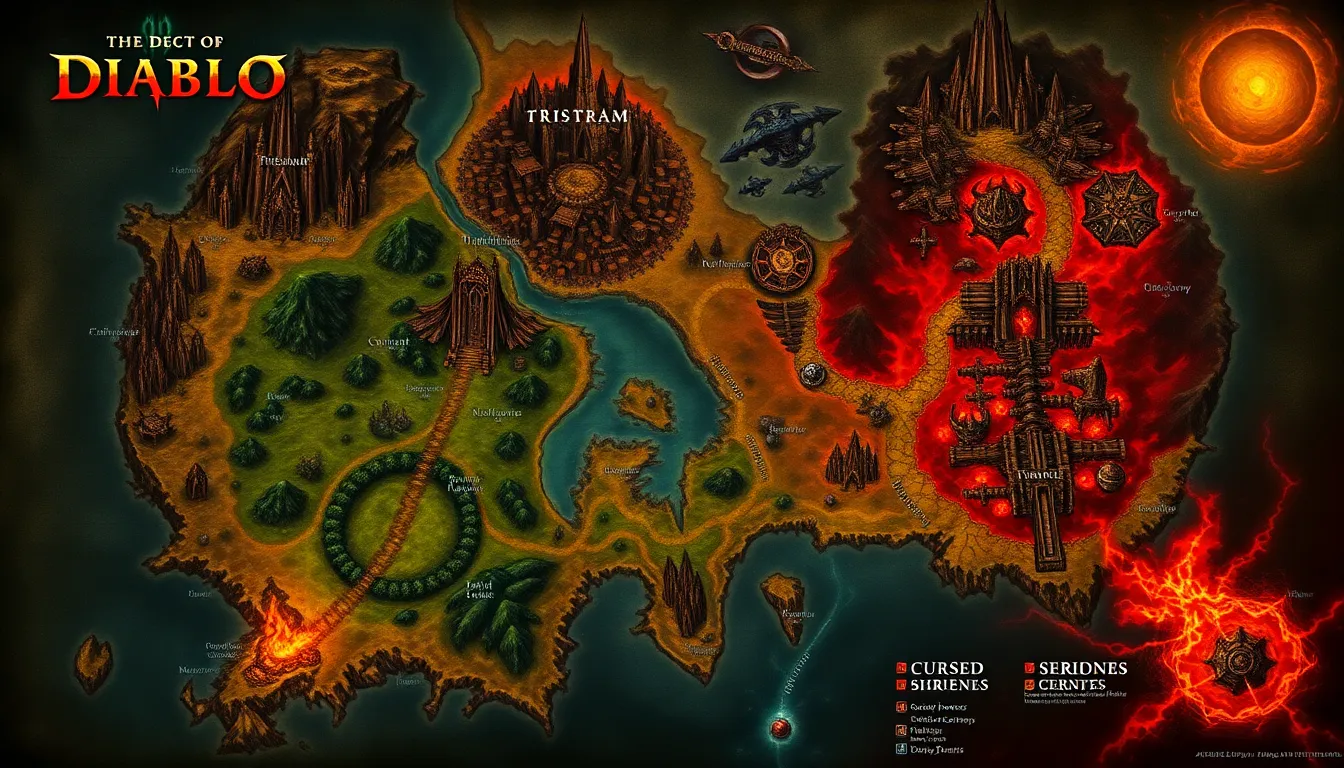Choose the SHRIENES legend entry

click(947, 685)
